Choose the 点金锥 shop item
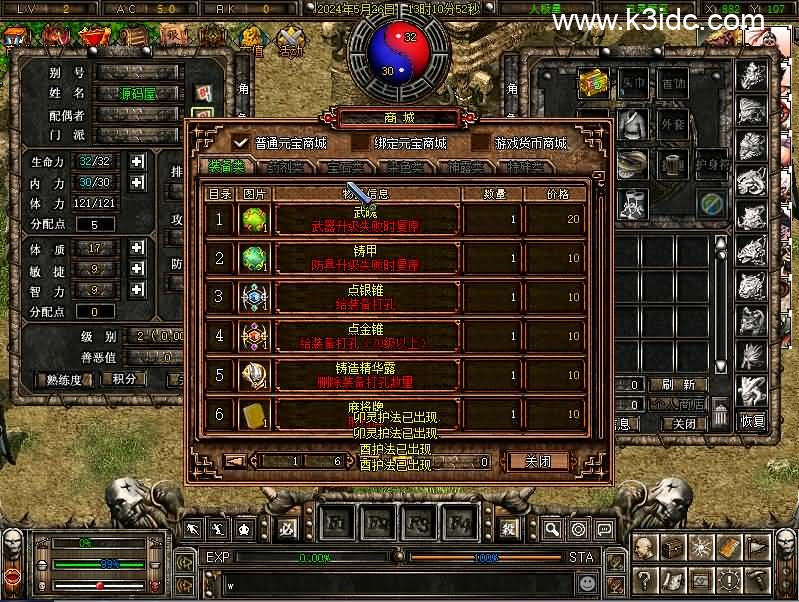799x602 pixels. (366, 336)
